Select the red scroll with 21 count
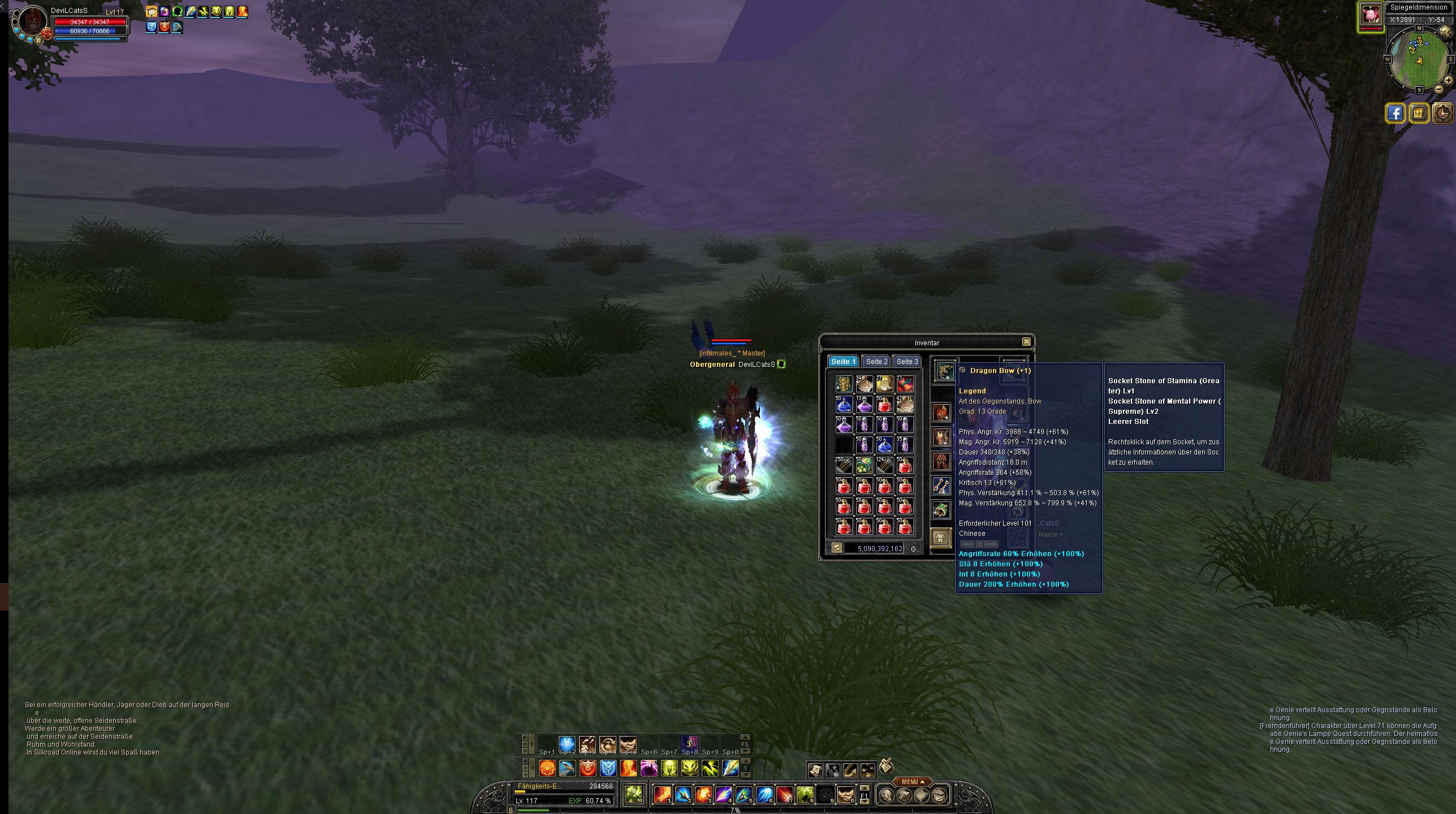The height and width of the screenshot is (814, 1456). (x=905, y=384)
